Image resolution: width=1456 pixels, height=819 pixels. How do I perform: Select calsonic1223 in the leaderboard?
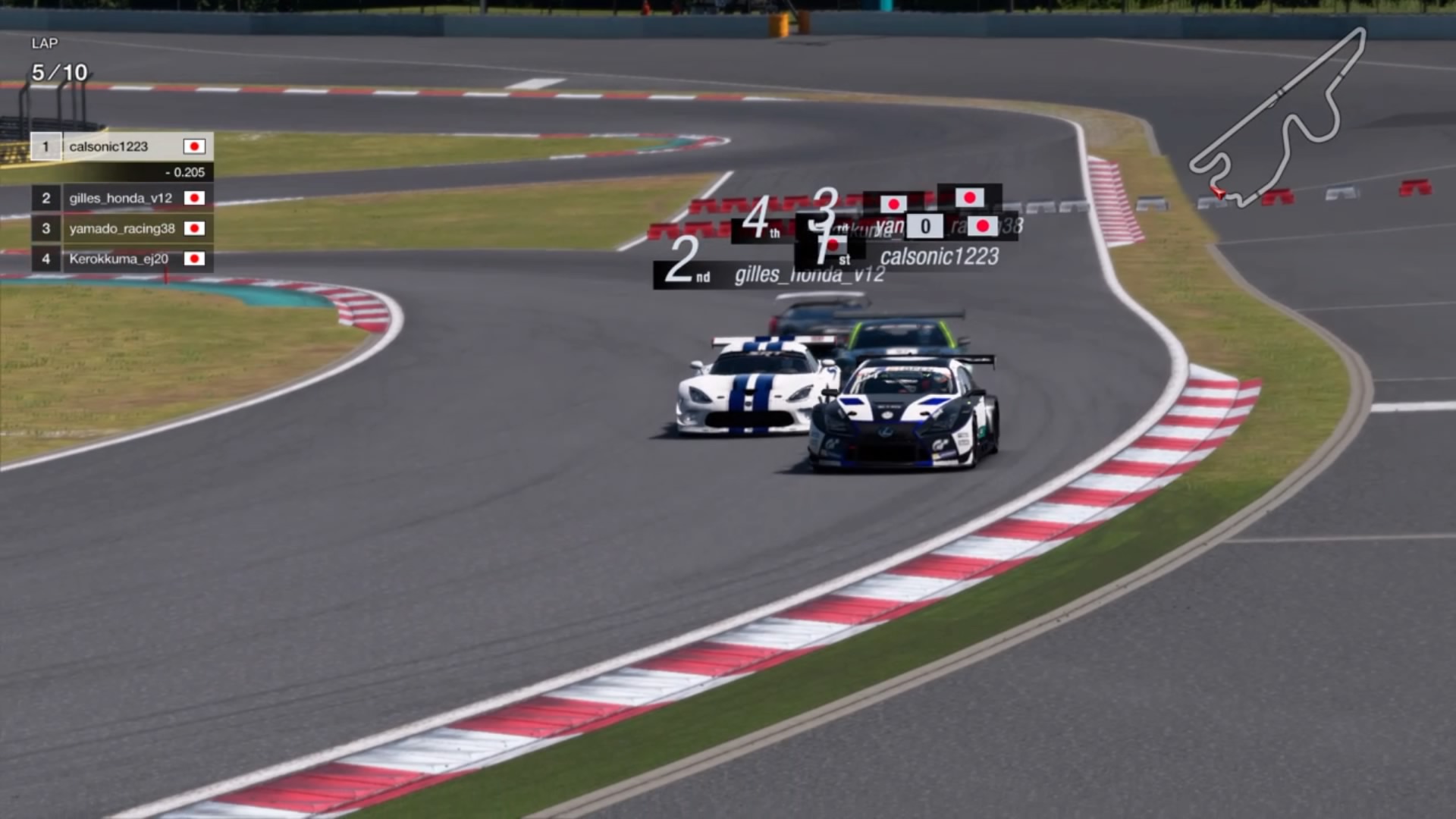121,146
